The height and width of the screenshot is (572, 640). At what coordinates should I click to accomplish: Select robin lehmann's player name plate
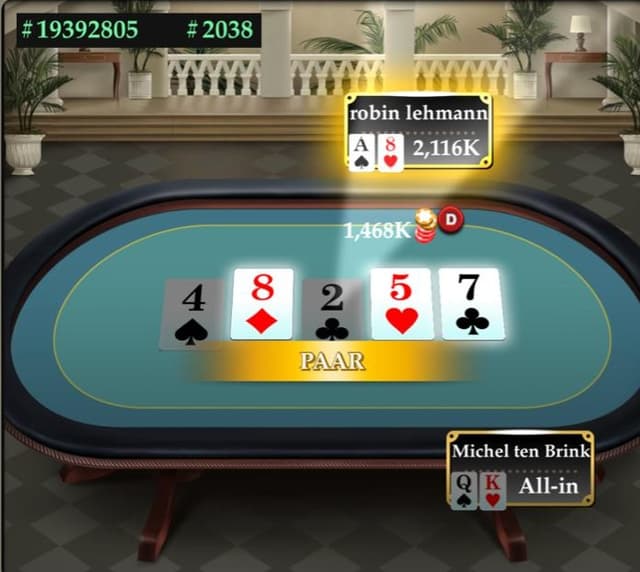pyautogui.click(x=419, y=113)
